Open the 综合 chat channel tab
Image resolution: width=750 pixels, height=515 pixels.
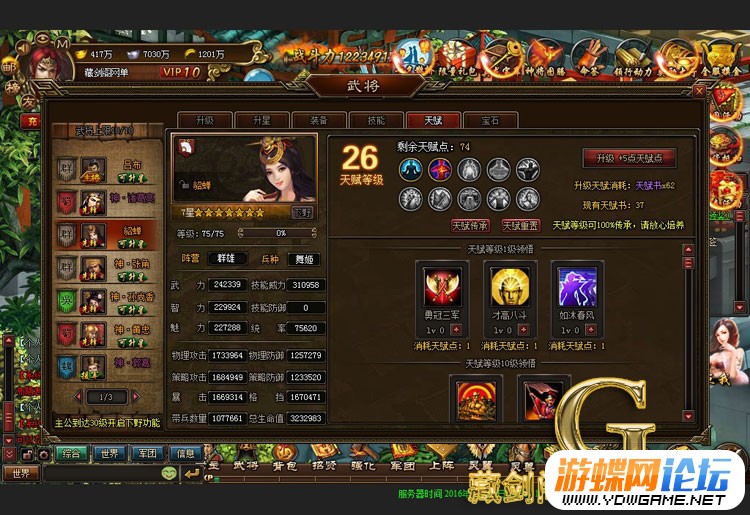pyautogui.click(x=69, y=453)
